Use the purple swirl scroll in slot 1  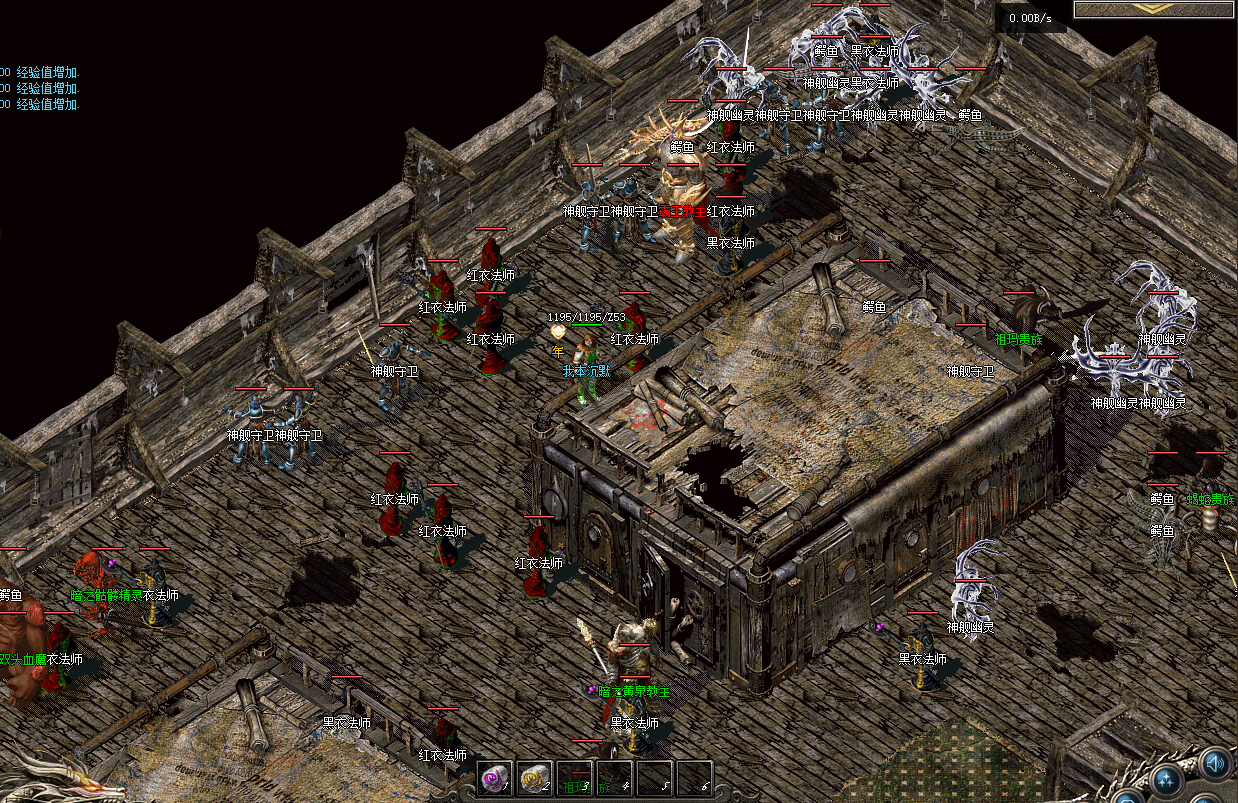click(x=494, y=777)
